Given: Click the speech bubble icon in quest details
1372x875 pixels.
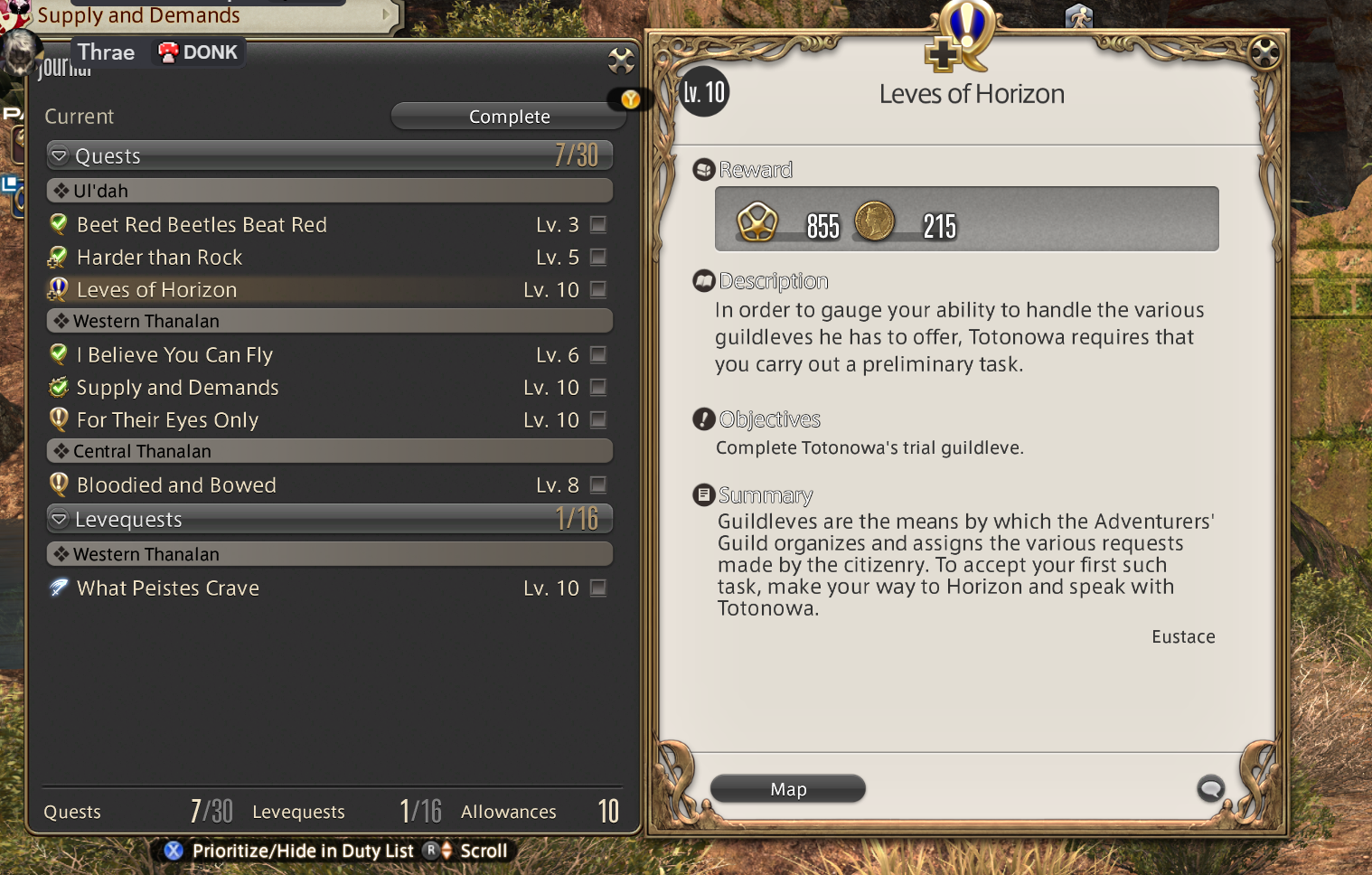Looking at the screenshot, I should tap(1210, 788).
